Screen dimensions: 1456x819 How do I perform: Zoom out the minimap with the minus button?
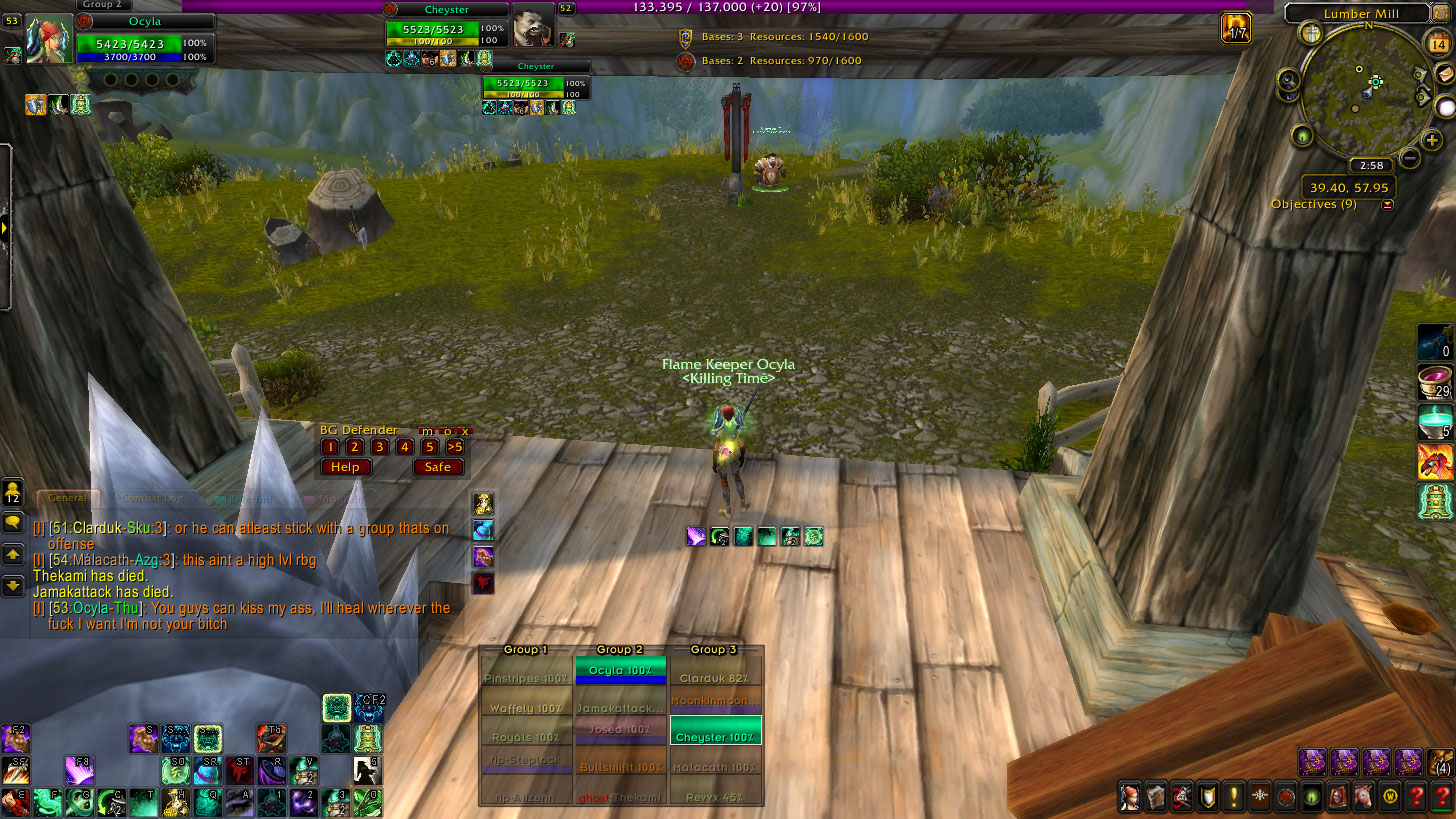1409,158
